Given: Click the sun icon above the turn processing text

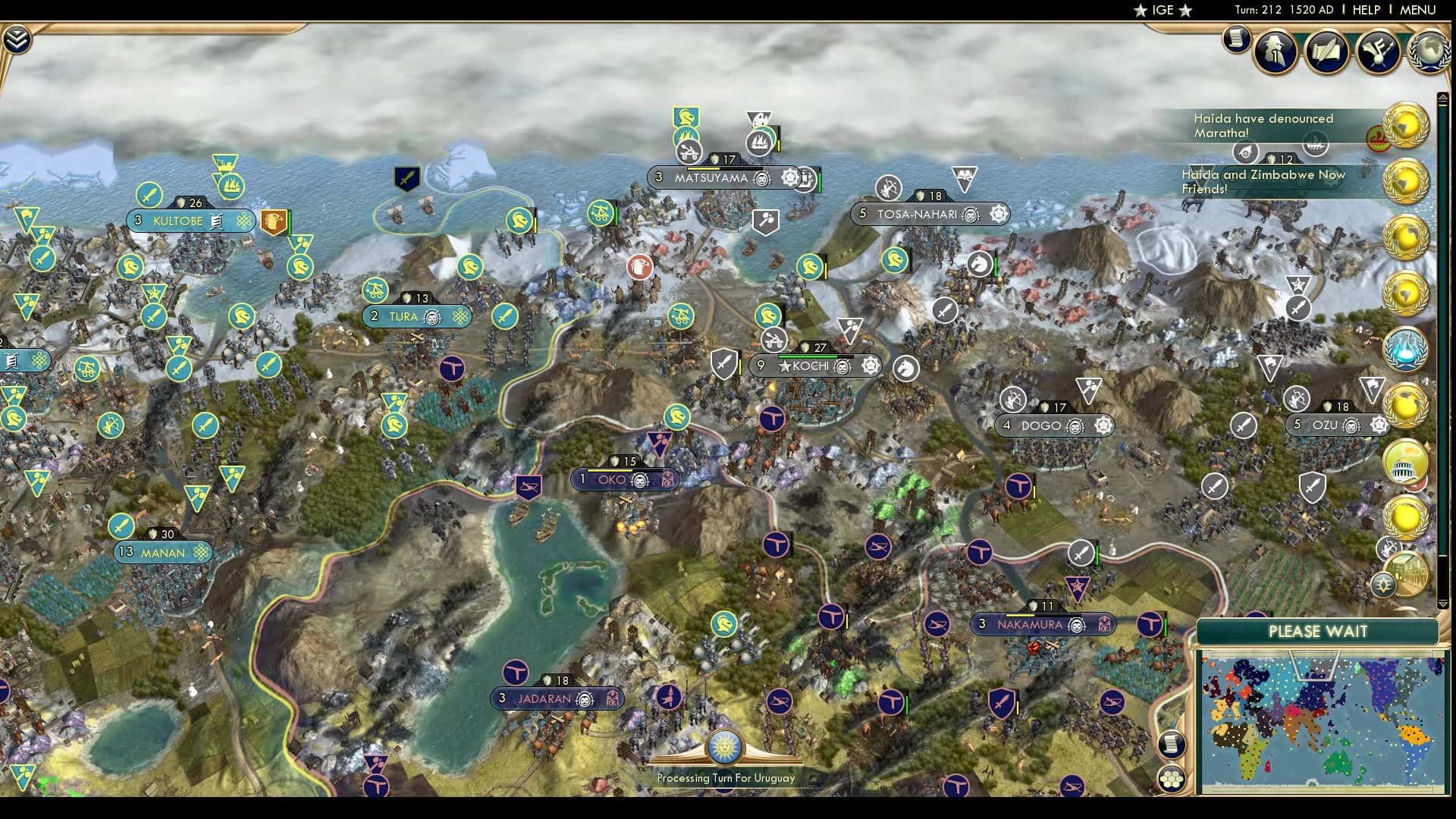Looking at the screenshot, I should click(x=726, y=747).
